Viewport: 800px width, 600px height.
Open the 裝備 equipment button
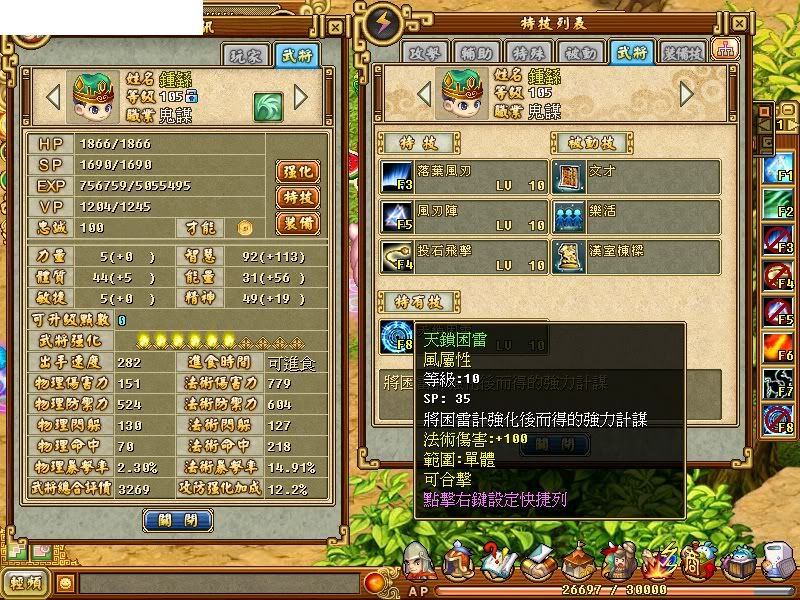click(296, 222)
